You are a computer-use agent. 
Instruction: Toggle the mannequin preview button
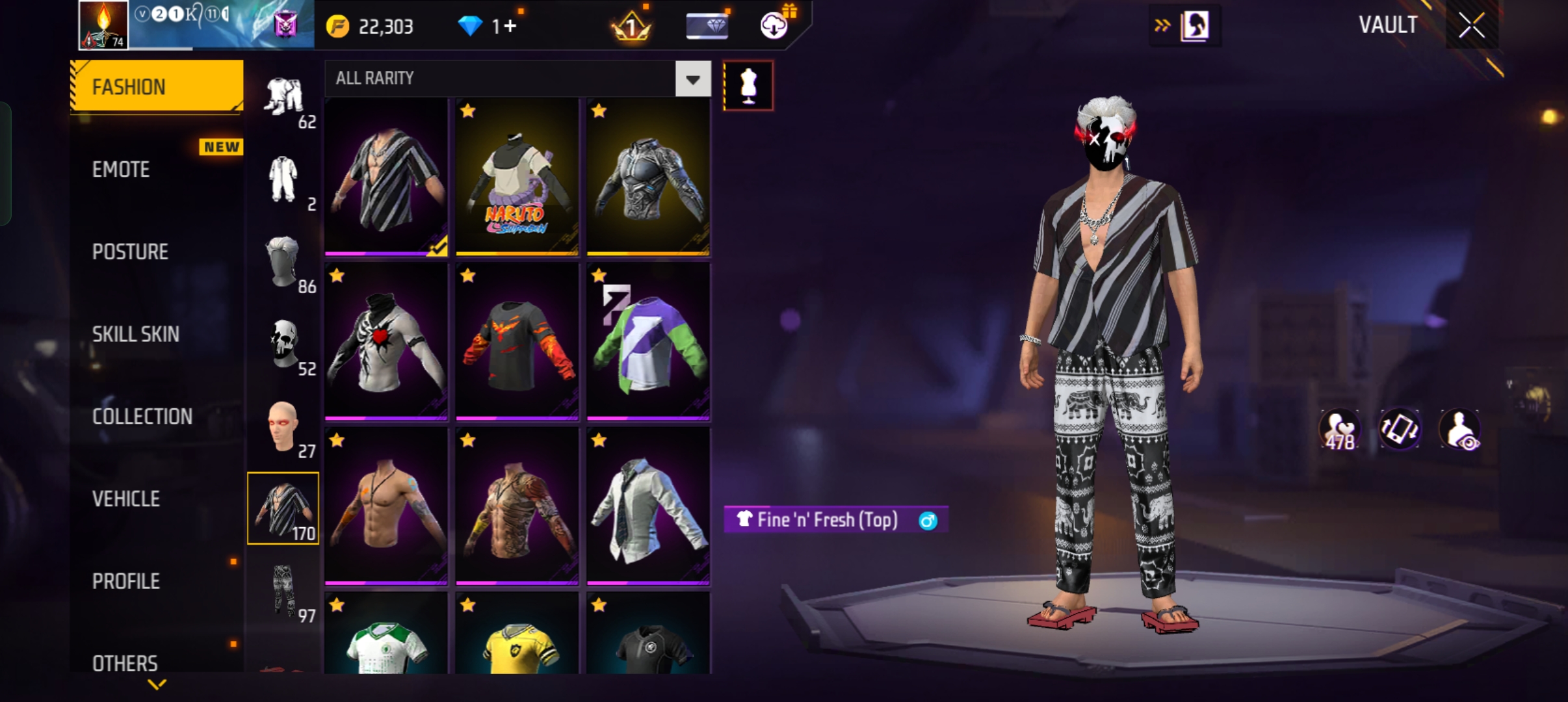click(x=748, y=86)
